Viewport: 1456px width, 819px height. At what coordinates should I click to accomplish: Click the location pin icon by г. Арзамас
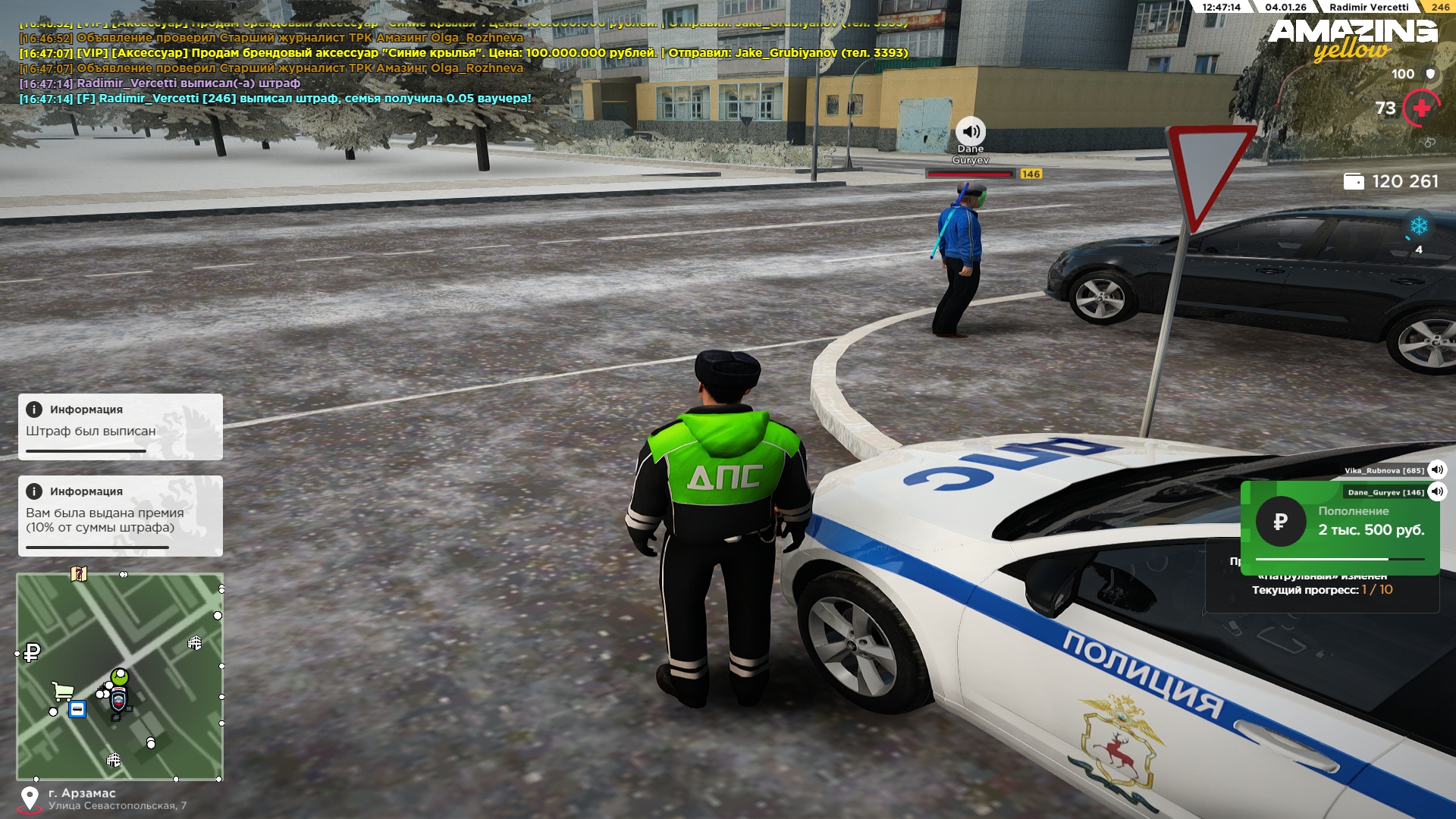[30, 799]
